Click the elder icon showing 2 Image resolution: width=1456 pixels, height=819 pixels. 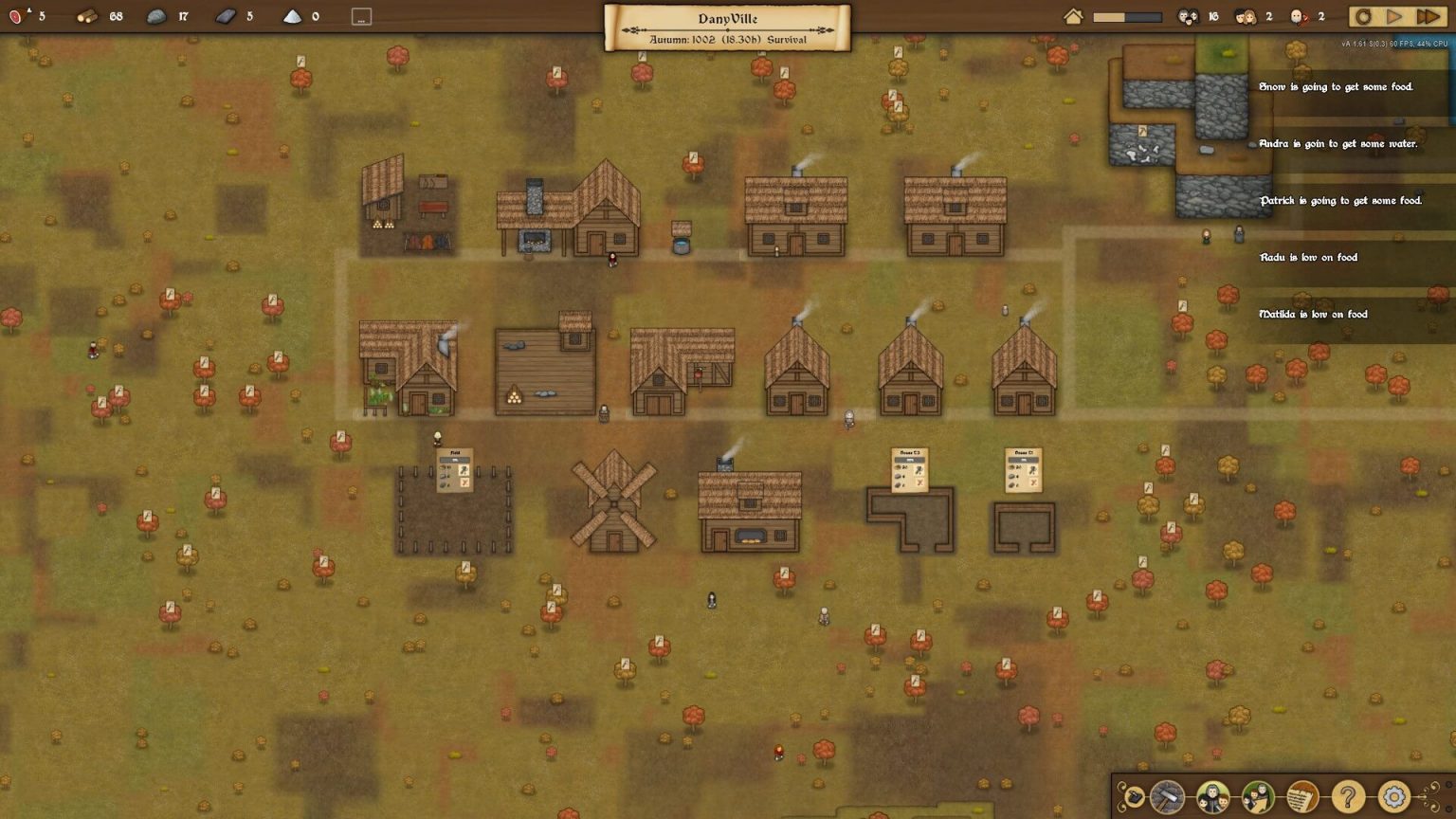1299,15
